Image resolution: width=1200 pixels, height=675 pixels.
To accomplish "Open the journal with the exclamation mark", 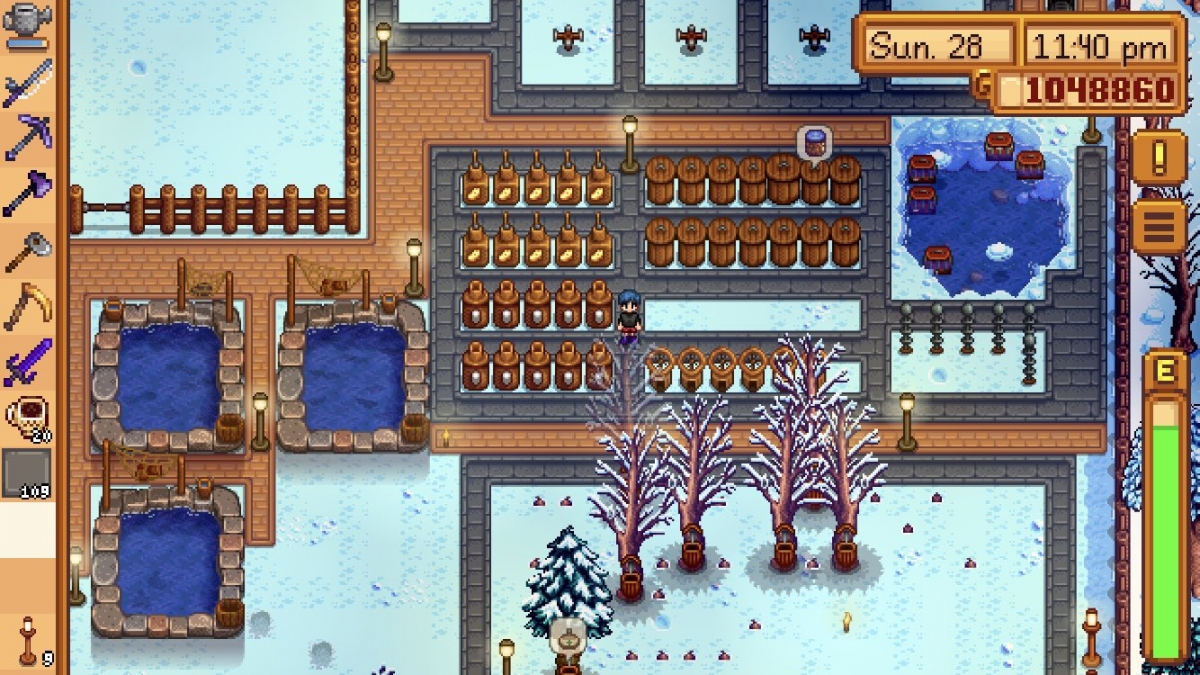I will tap(1158, 158).
